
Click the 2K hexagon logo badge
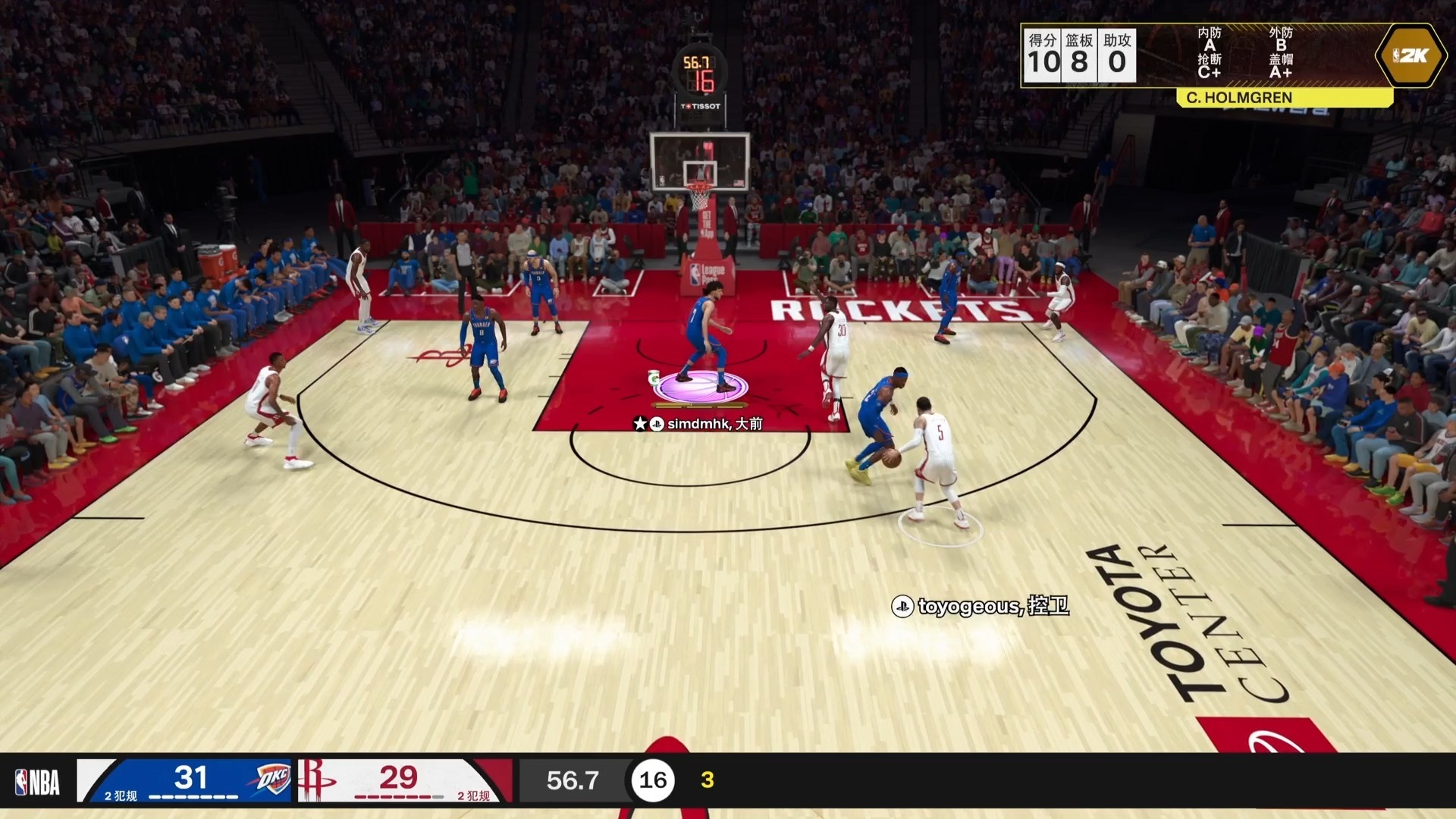point(1410,55)
